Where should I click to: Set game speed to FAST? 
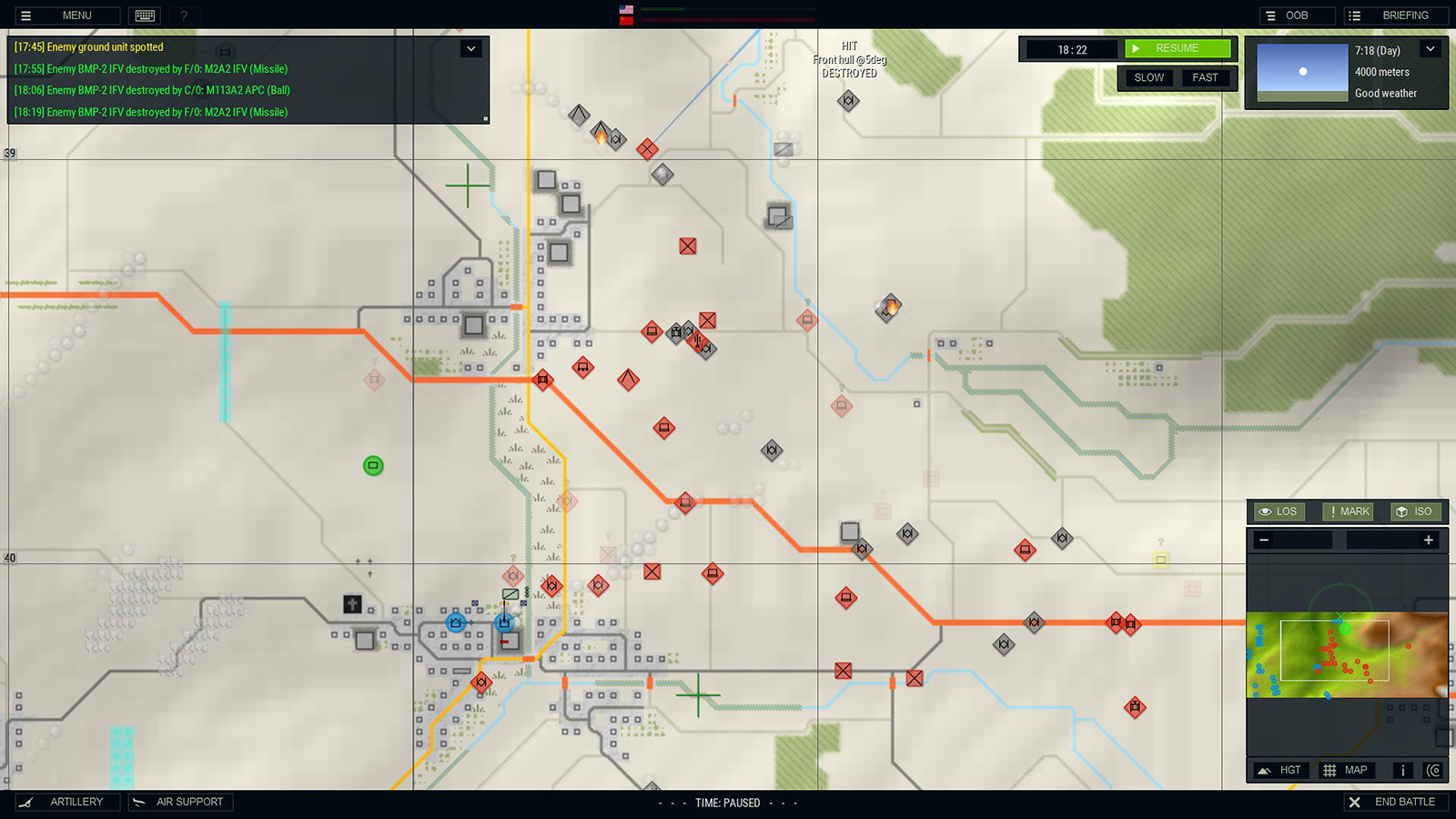point(1206,77)
